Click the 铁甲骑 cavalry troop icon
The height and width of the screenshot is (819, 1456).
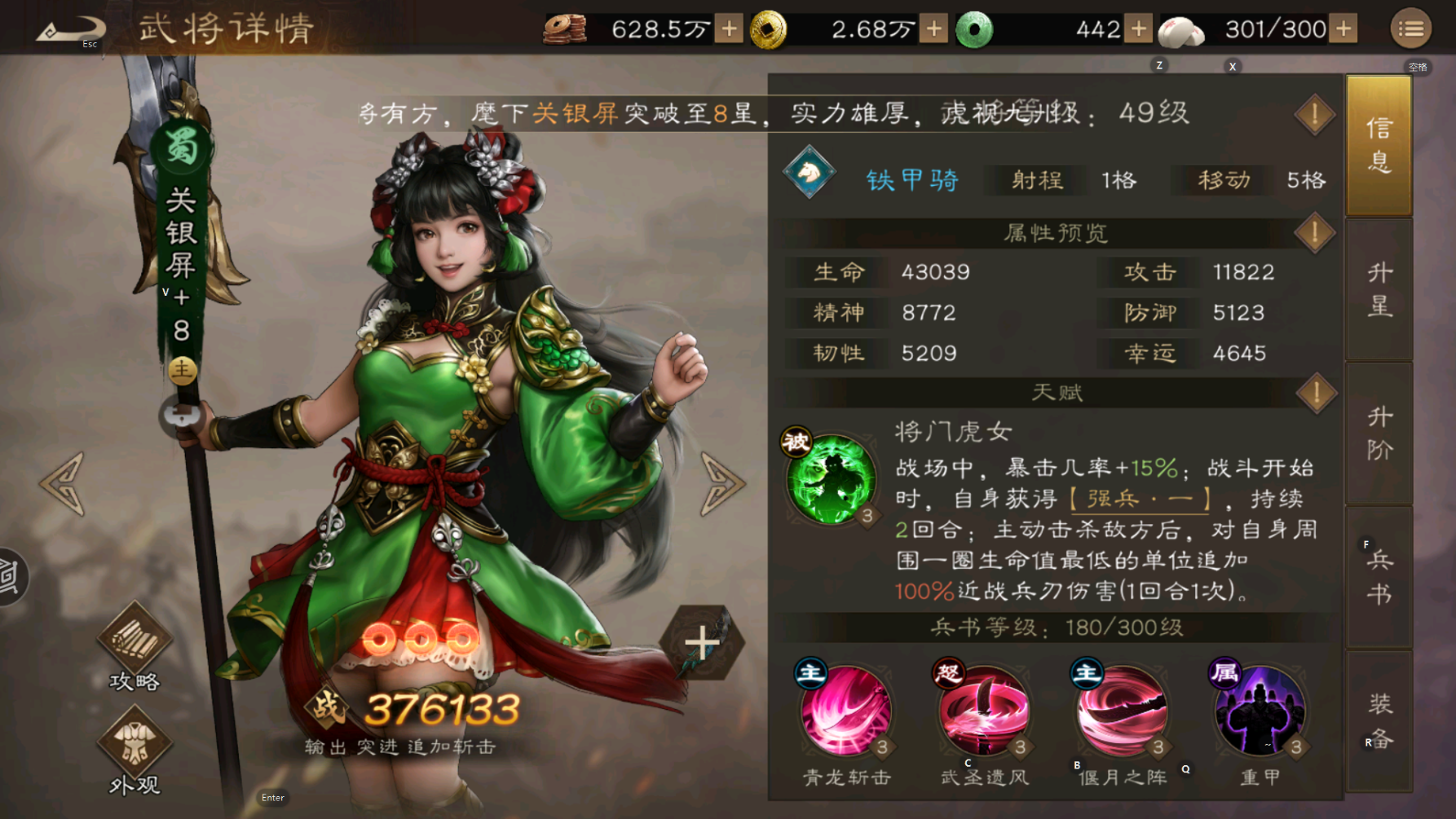809,171
